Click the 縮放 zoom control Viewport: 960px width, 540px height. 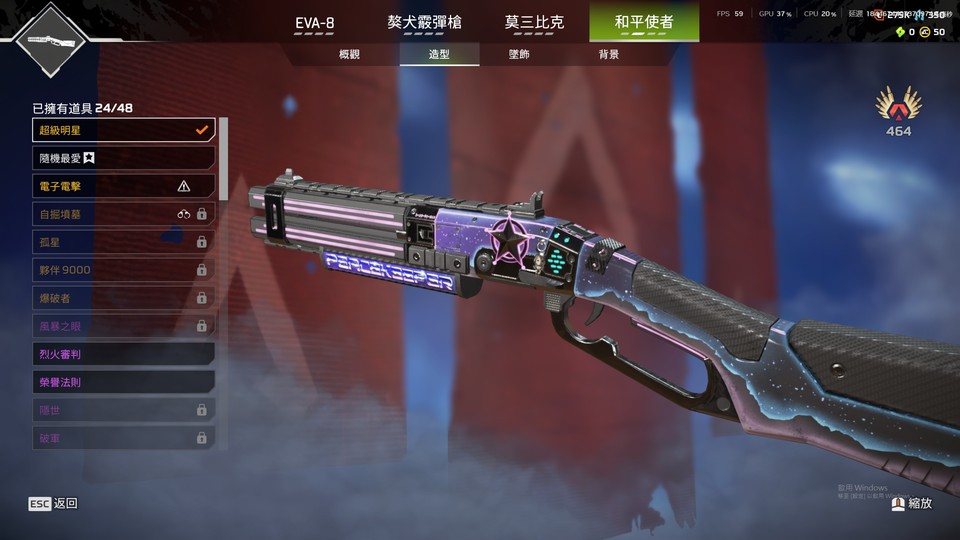point(912,504)
